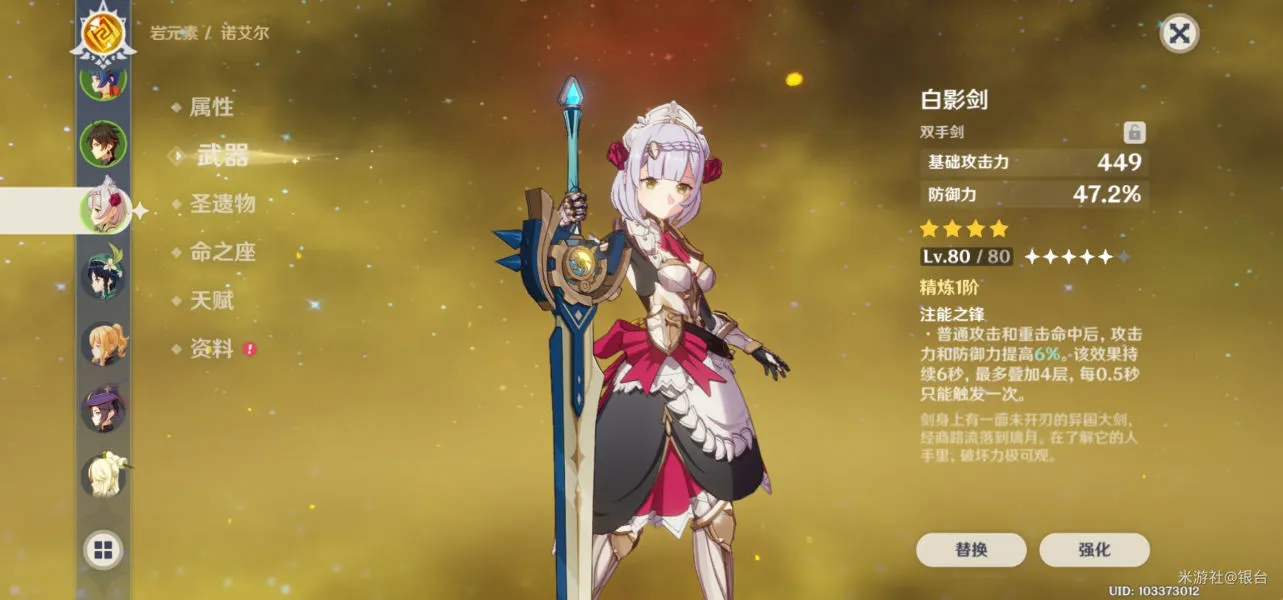Screen dimensions: 1283x600
Task: Close the character screen with the X
Action: click(x=1179, y=34)
